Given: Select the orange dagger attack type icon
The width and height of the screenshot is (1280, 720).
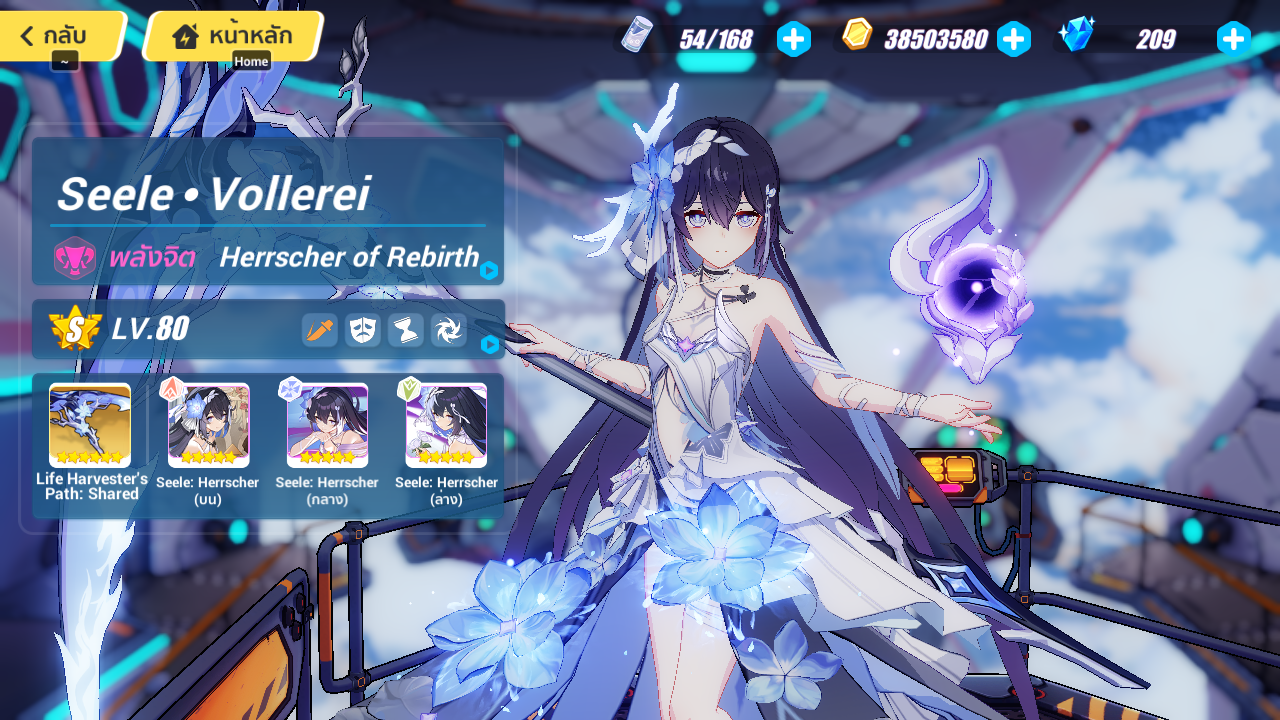Looking at the screenshot, I should point(319,330).
